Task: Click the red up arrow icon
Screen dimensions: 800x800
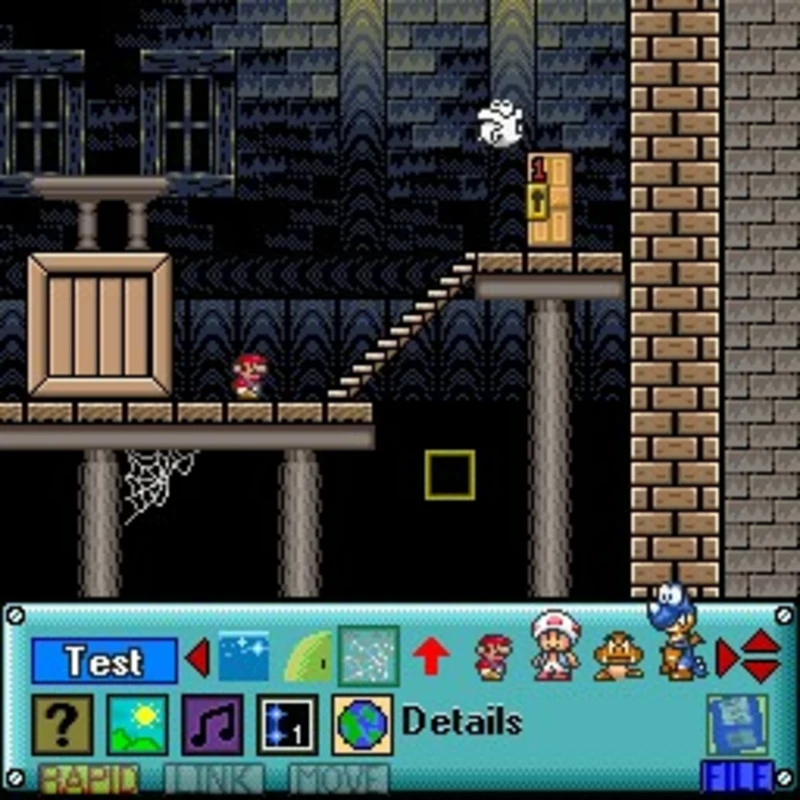Action: tap(431, 657)
